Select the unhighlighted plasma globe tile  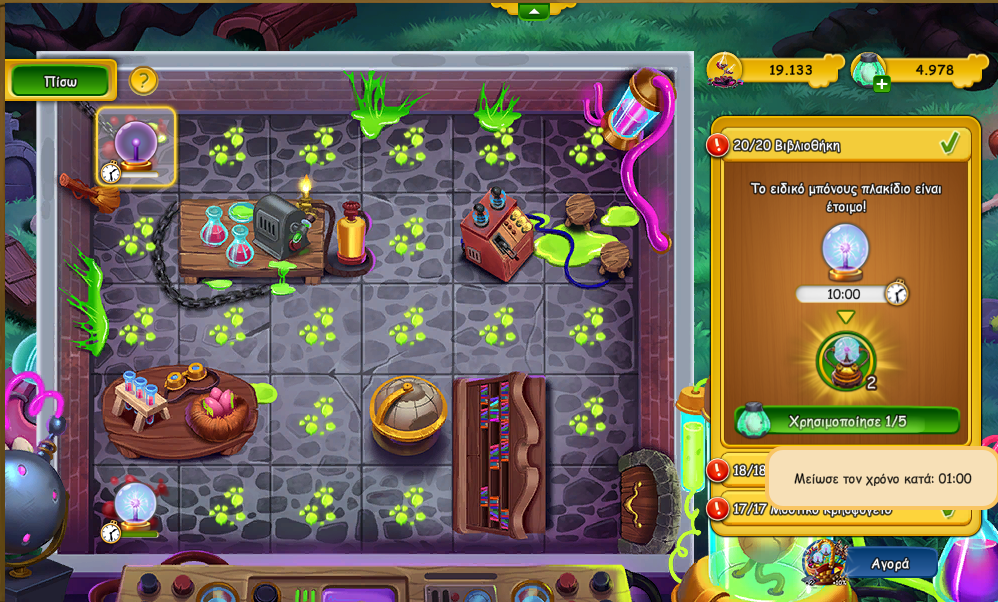point(134,506)
